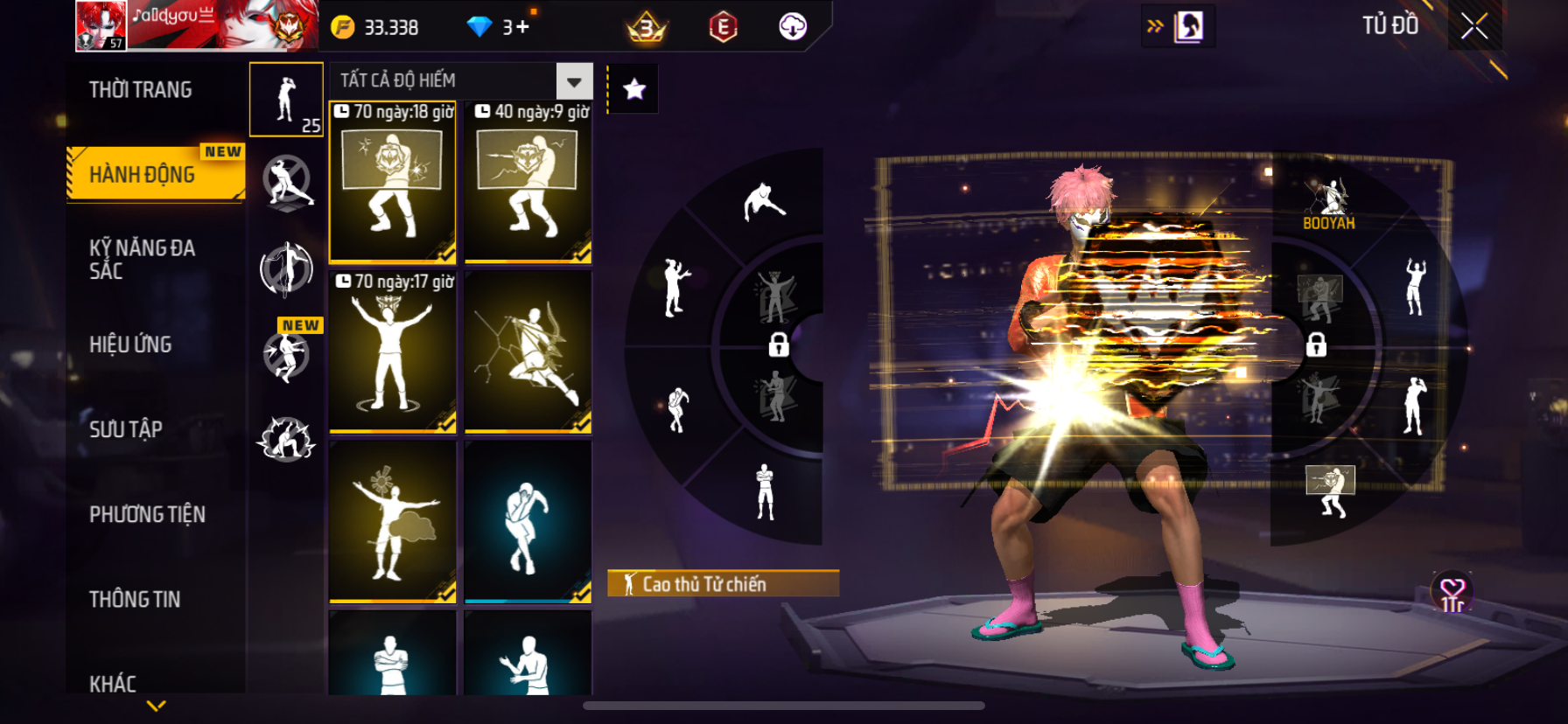This screenshot has height=724, width=1568.
Task: Close the TỦ ĐỒ wardrobe screen
Action: pos(1474,26)
